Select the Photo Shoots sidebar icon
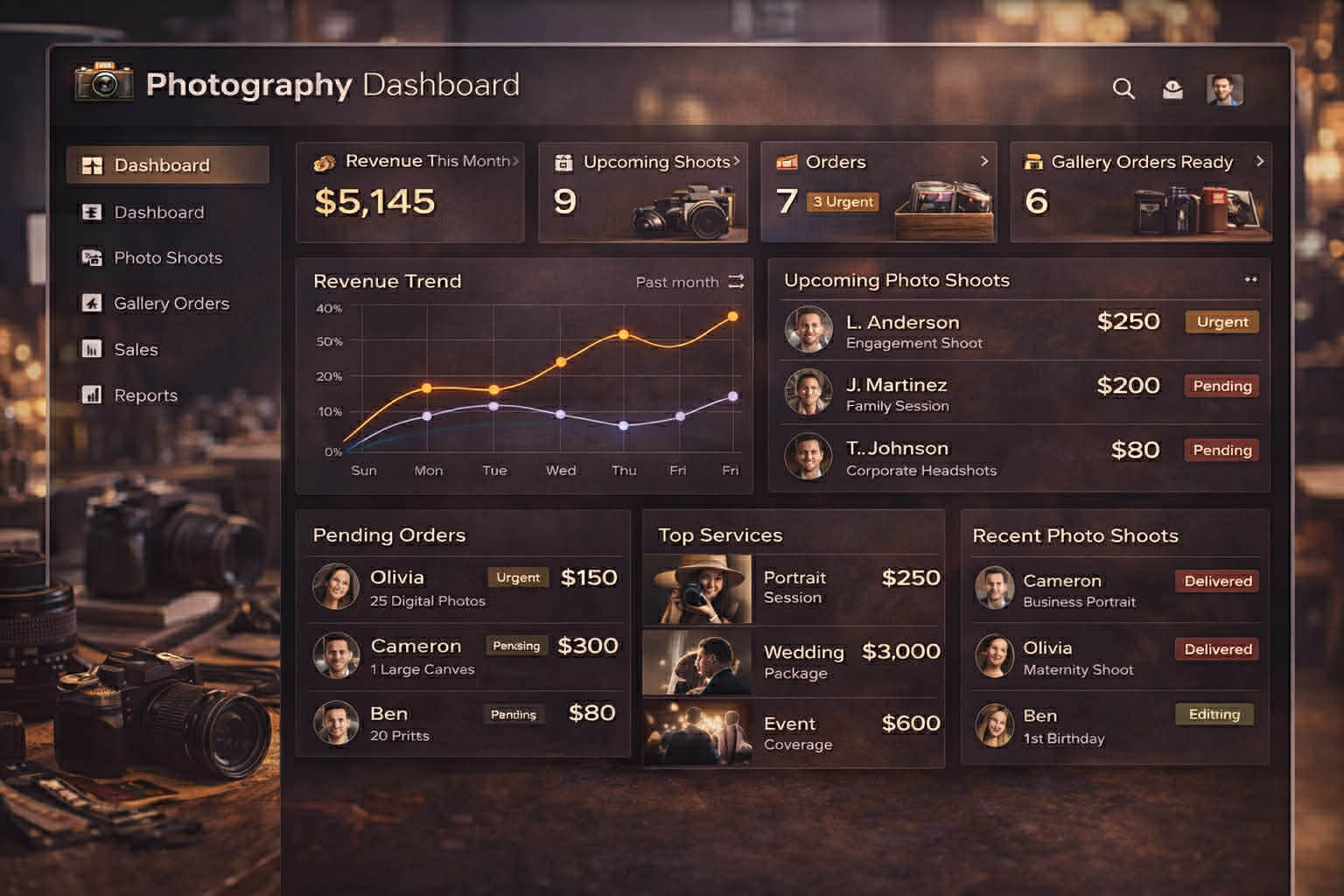Viewport: 1344px width, 896px height. pyautogui.click(x=94, y=258)
